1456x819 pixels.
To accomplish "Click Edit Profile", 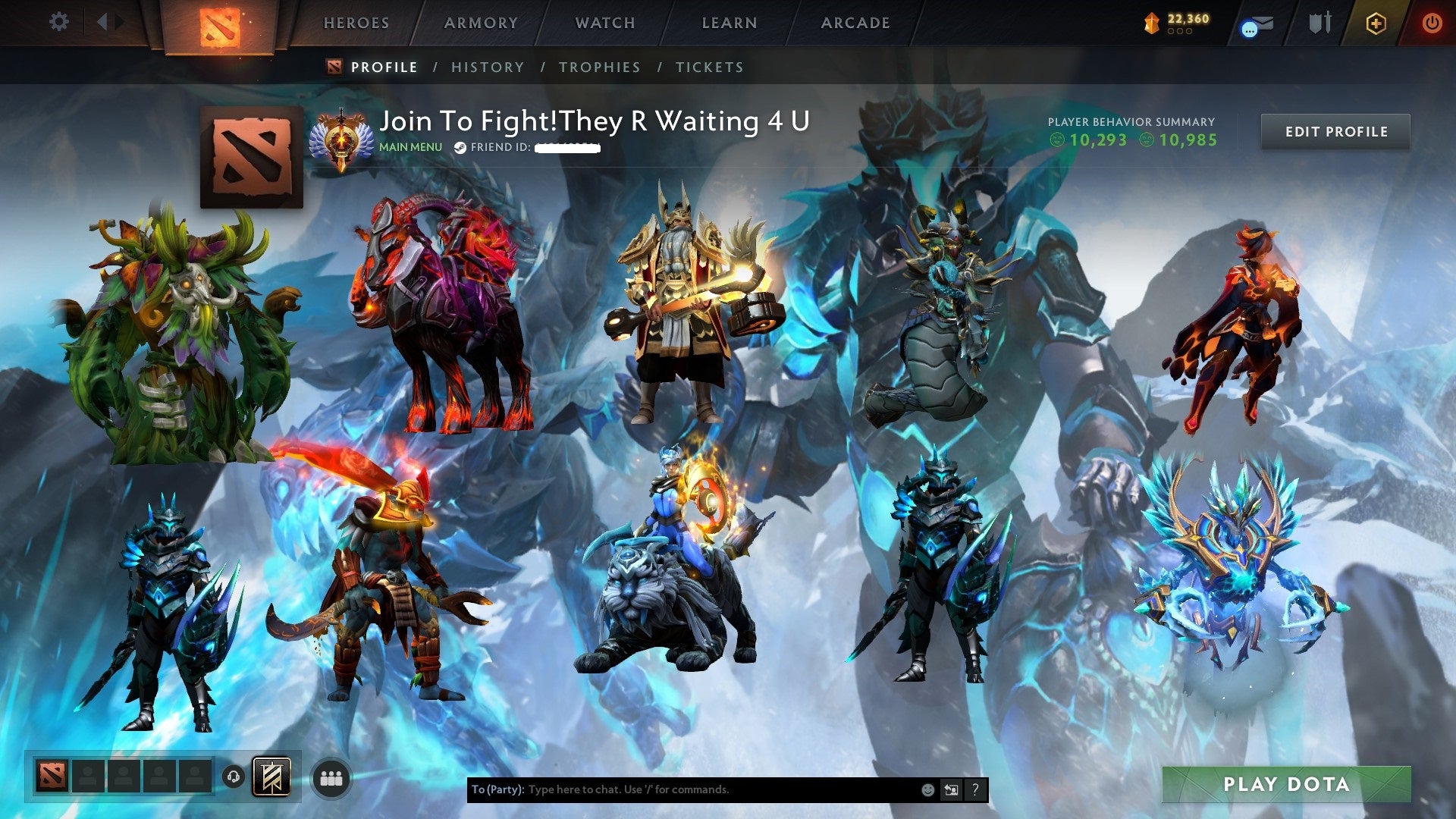I will pos(1336,131).
